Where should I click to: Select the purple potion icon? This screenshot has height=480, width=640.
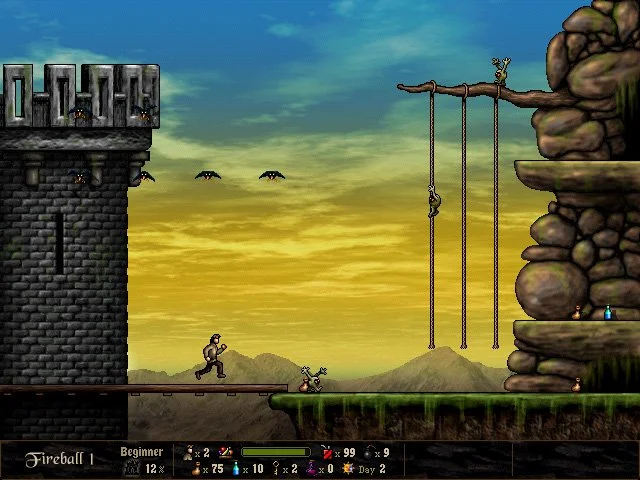tap(310, 468)
